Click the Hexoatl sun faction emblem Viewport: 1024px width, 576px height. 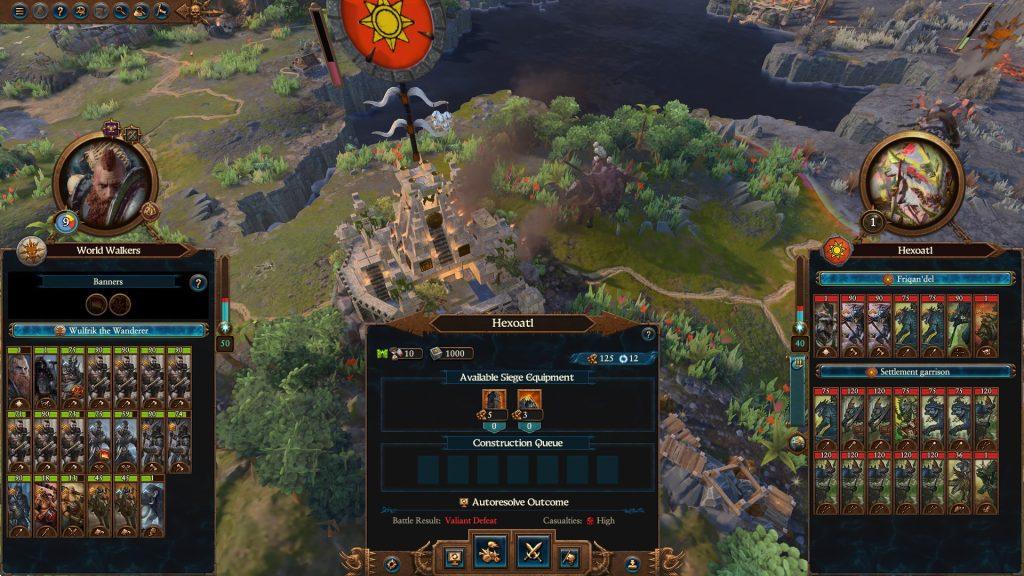click(x=837, y=250)
